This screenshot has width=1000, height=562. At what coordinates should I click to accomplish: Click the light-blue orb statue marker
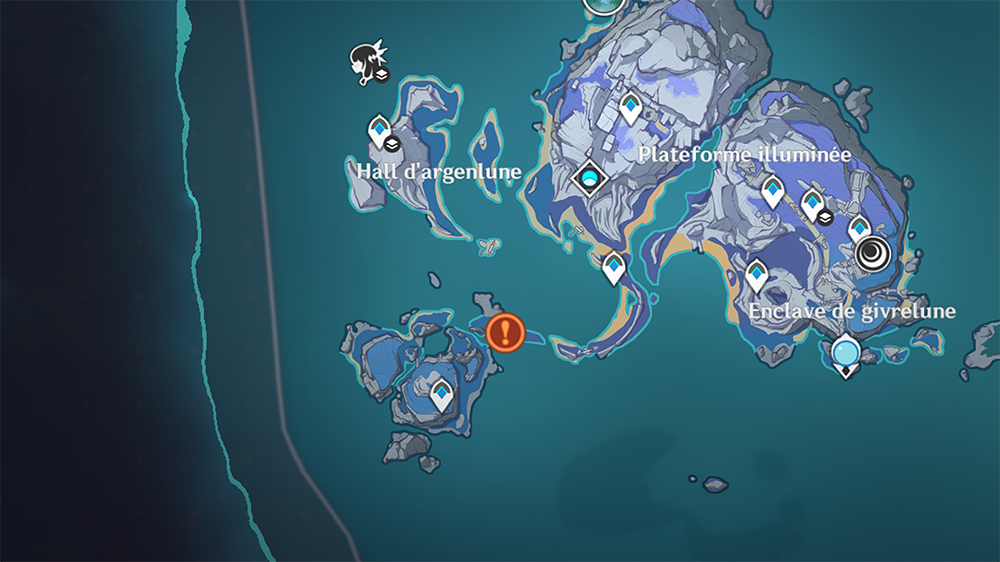point(846,353)
